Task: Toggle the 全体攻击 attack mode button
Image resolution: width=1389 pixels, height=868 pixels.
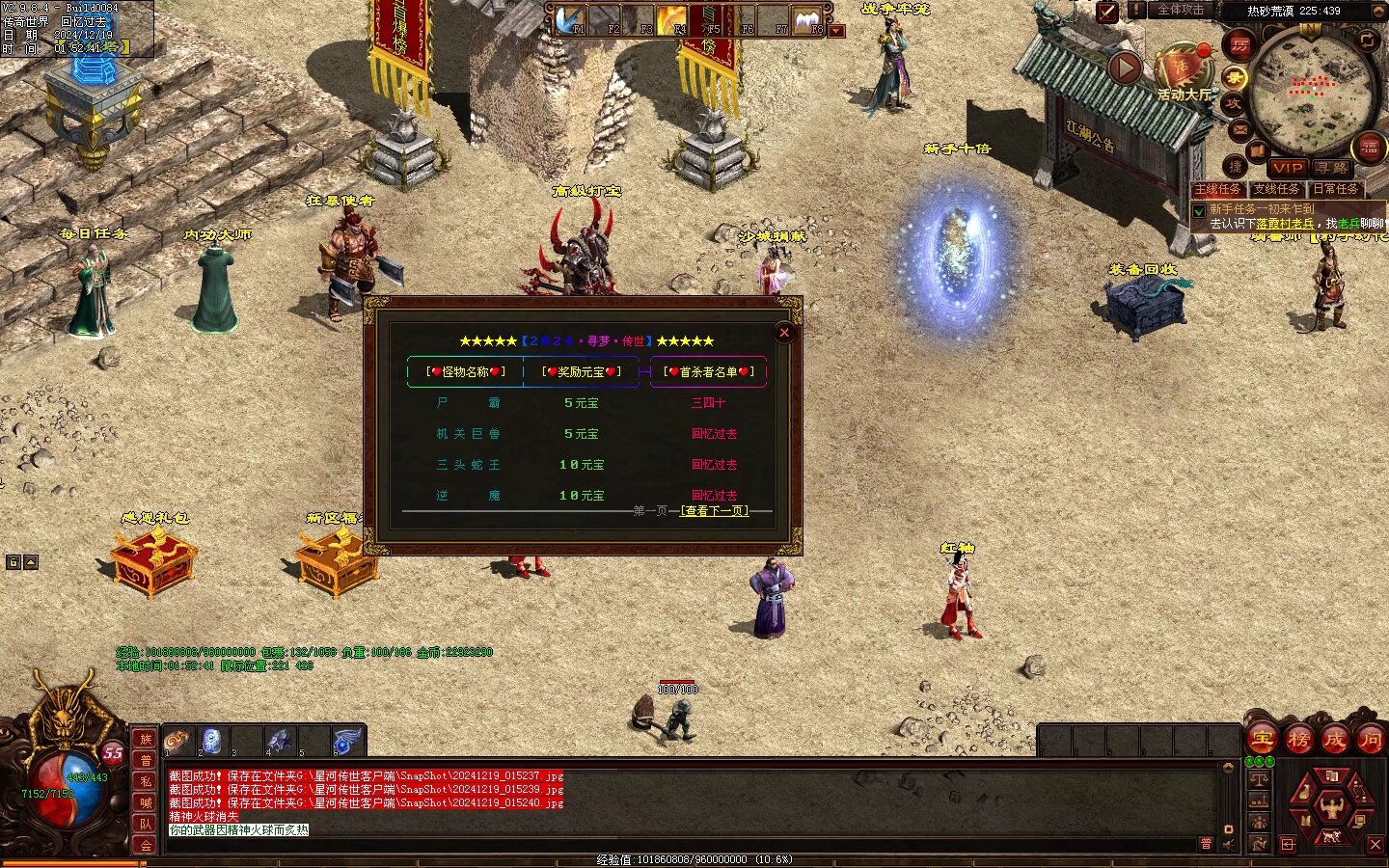Action: (x=1180, y=11)
